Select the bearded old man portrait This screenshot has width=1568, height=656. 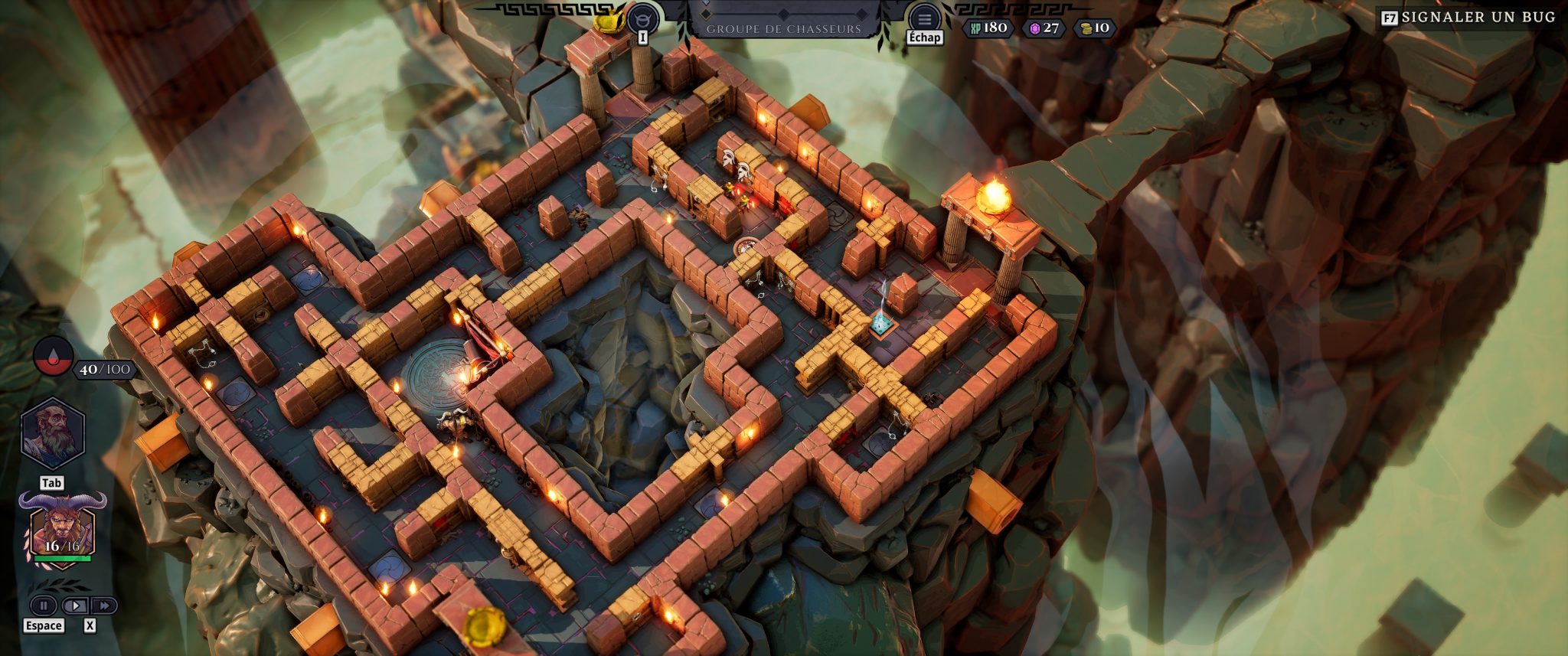coord(52,434)
